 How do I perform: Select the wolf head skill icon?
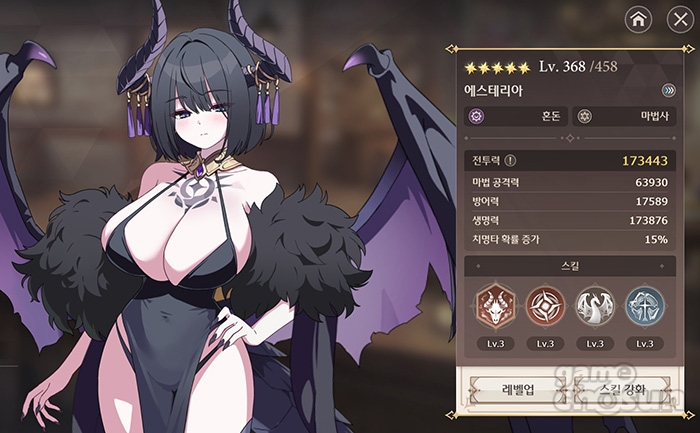(494, 304)
